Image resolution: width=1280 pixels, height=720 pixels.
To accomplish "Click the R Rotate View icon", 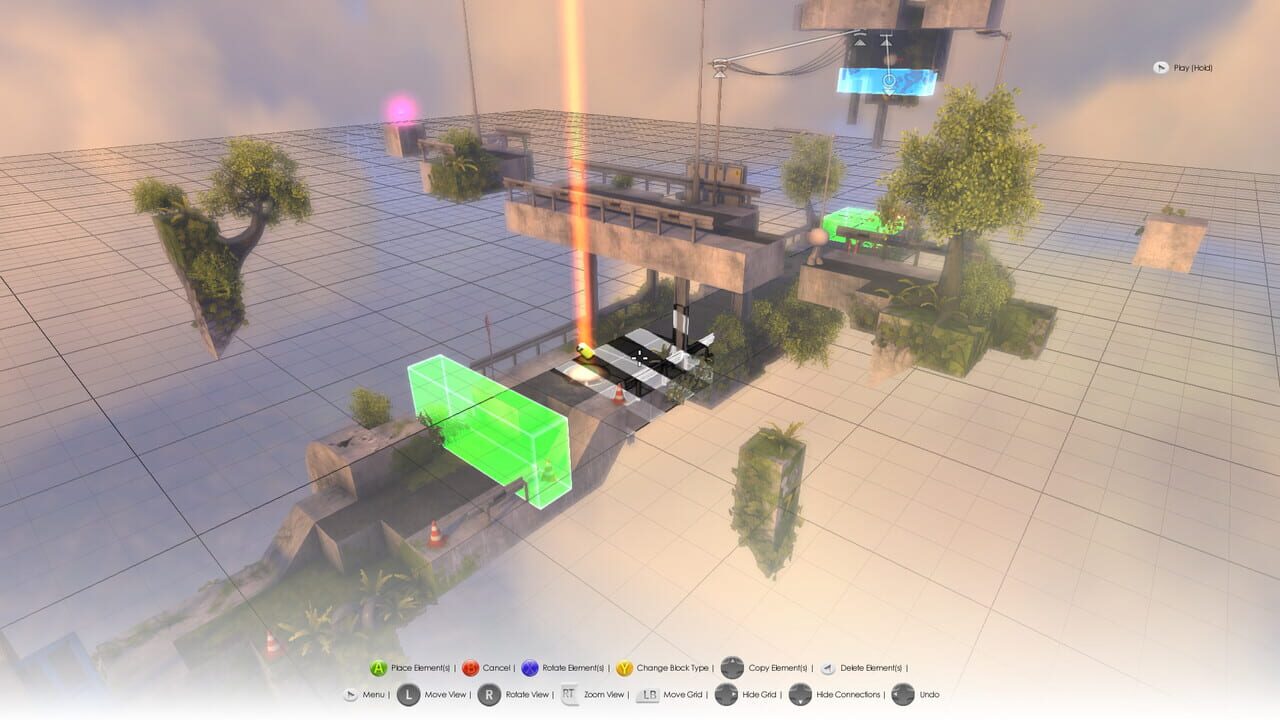I will 489,695.
